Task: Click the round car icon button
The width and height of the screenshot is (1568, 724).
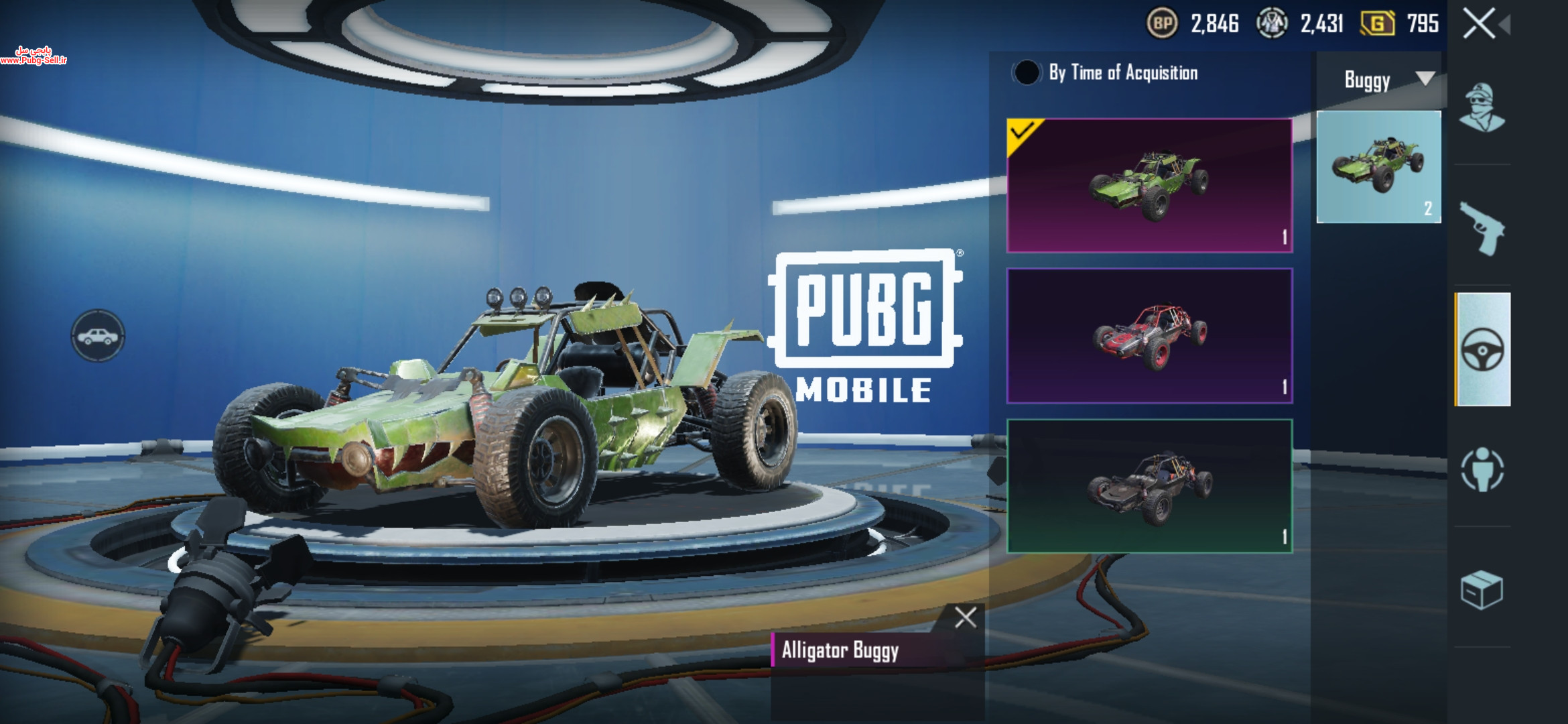Action: click(x=98, y=336)
